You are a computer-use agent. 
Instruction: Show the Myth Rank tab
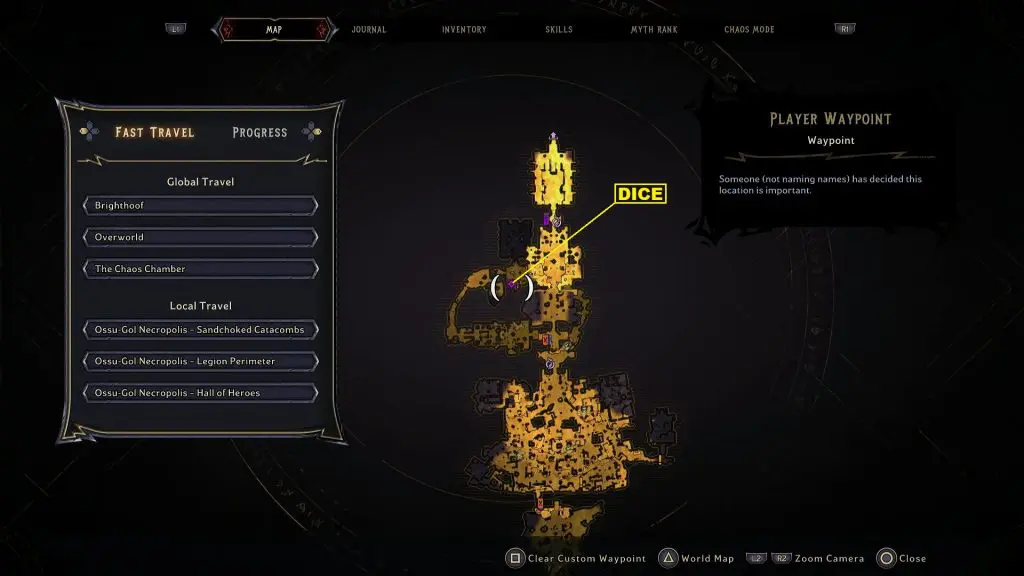click(654, 30)
